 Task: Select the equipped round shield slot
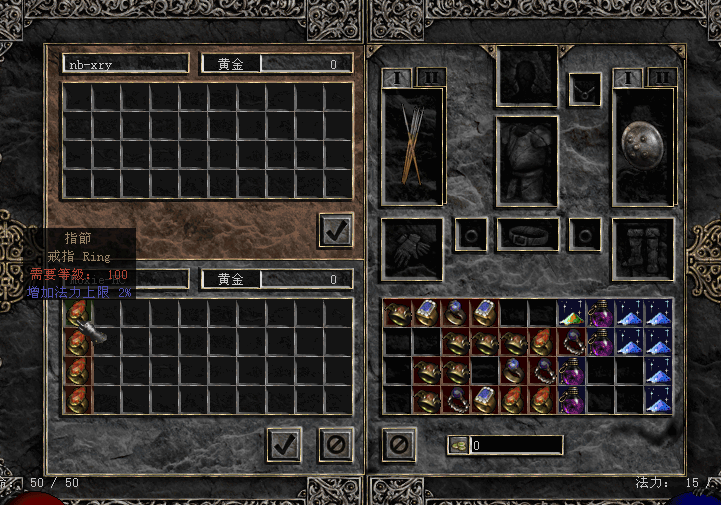point(643,145)
